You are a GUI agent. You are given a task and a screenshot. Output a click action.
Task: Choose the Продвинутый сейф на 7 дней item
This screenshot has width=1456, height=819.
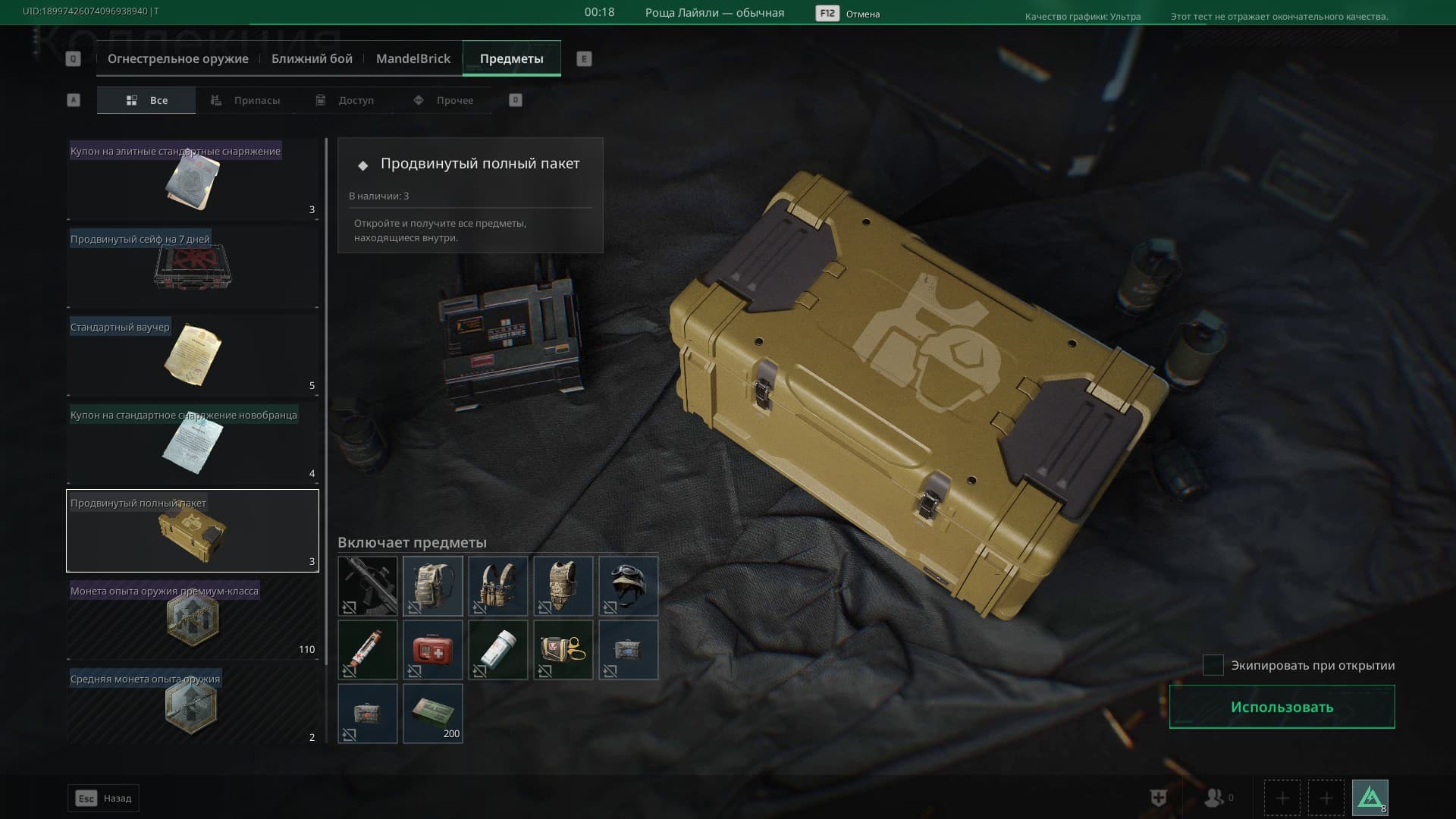(193, 268)
